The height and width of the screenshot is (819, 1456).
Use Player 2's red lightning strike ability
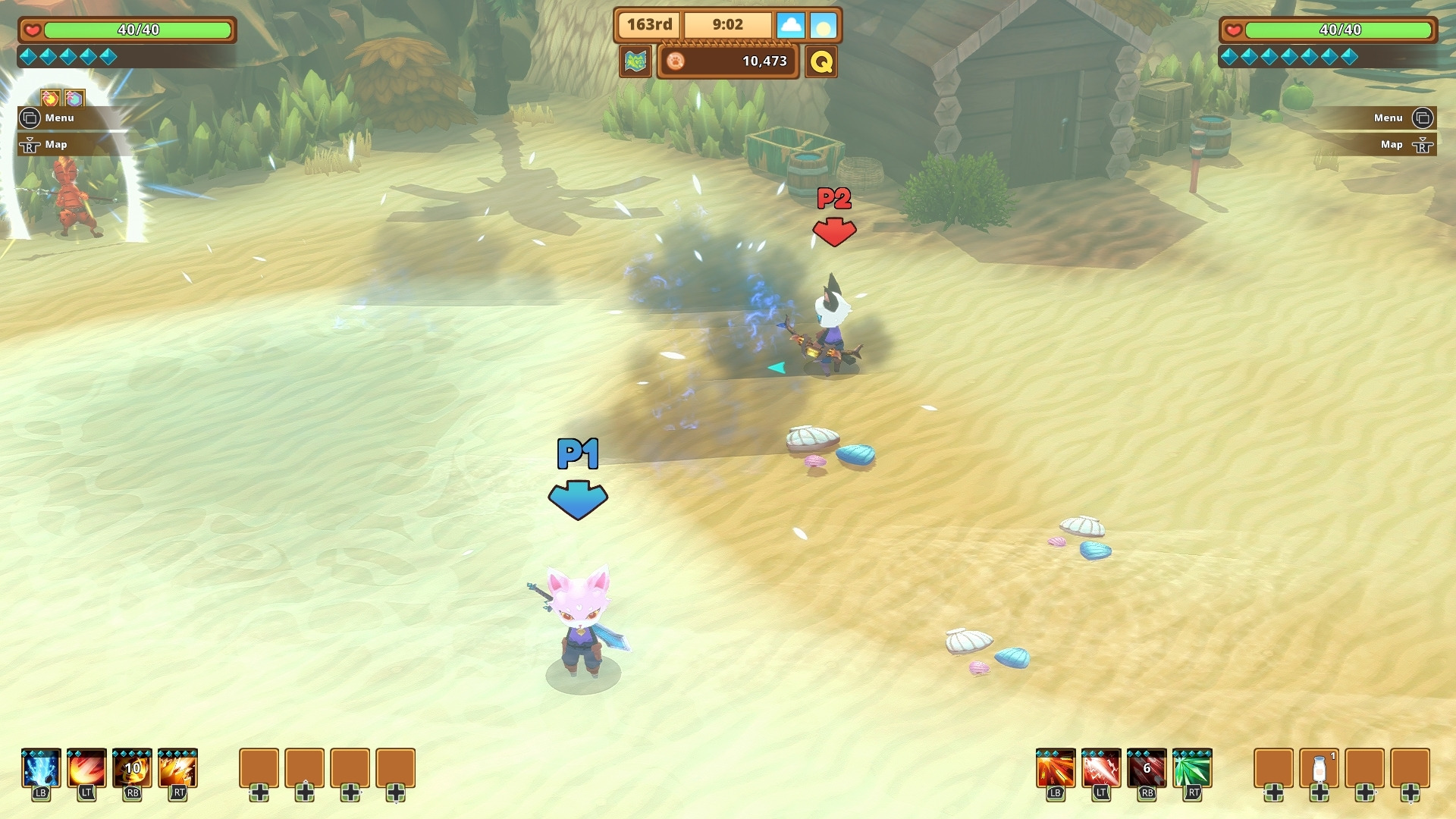tap(1101, 769)
